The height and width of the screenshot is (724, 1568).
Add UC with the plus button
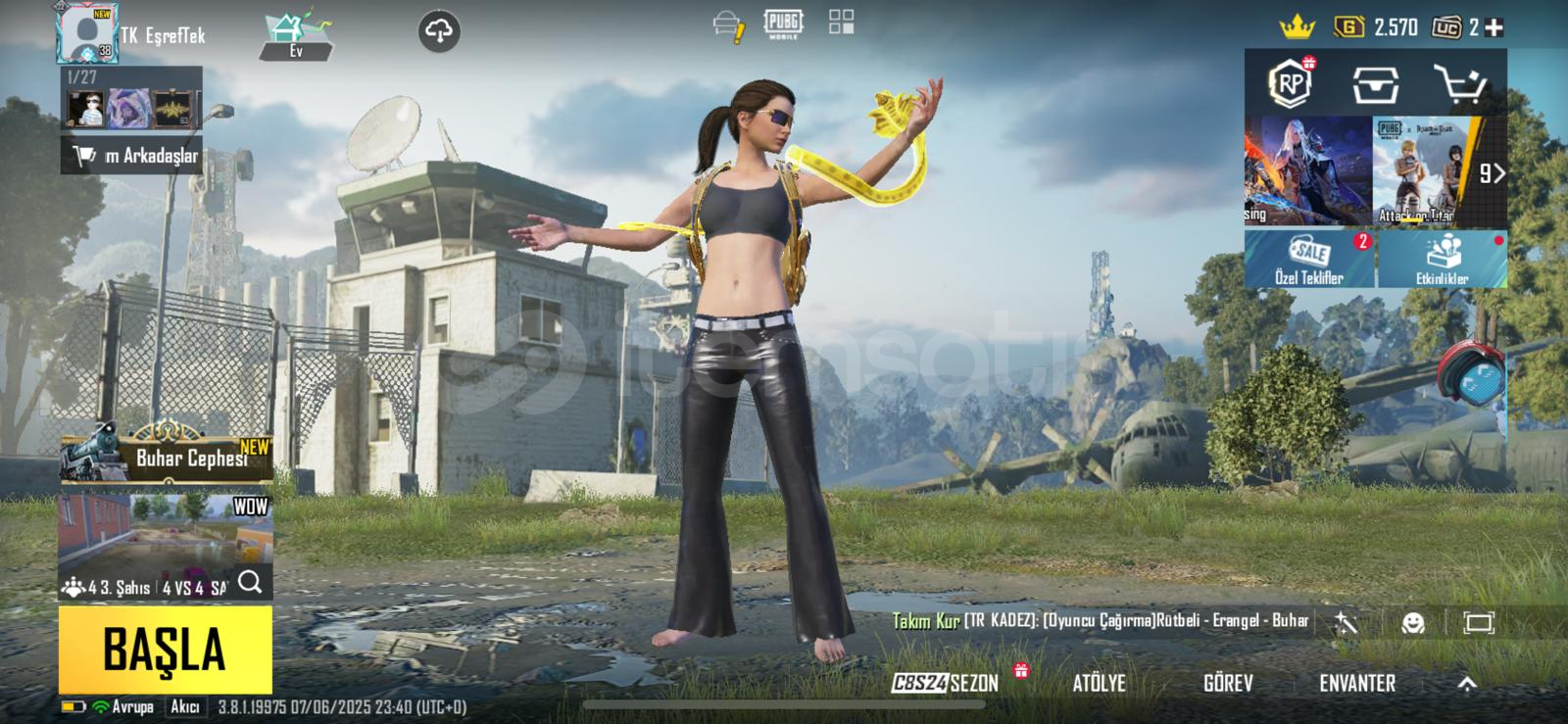1494,27
